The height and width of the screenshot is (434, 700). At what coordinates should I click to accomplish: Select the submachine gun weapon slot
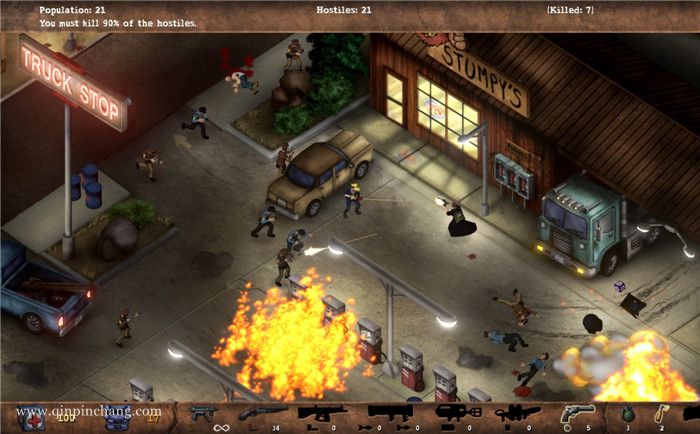pyautogui.click(x=203, y=412)
